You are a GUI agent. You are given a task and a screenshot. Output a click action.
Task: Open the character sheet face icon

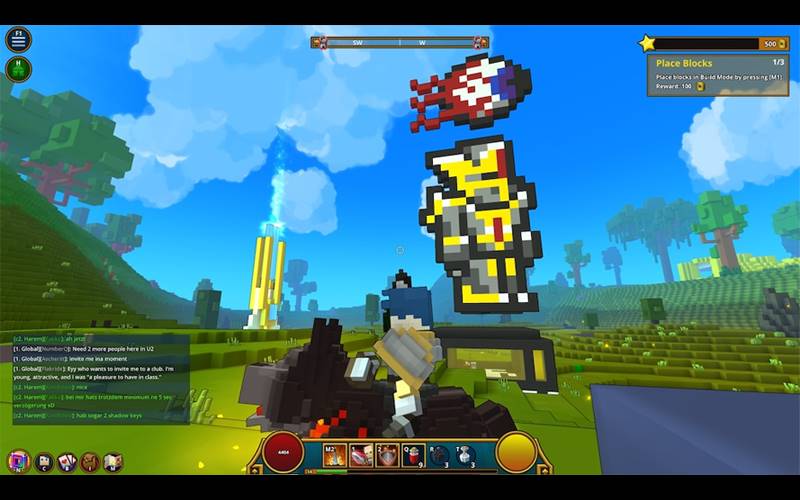coord(43,461)
